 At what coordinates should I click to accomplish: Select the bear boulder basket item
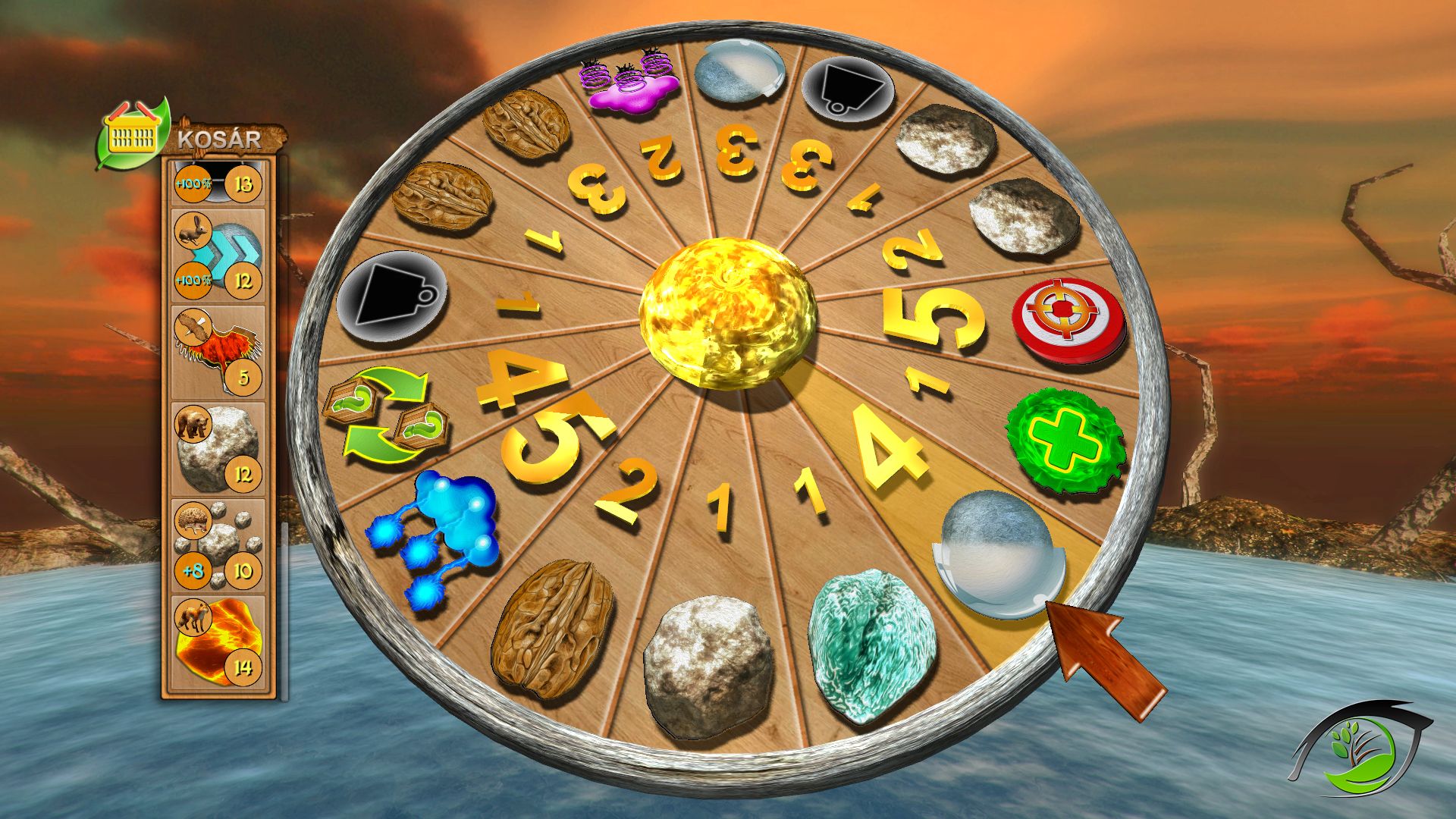coord(218,449)
